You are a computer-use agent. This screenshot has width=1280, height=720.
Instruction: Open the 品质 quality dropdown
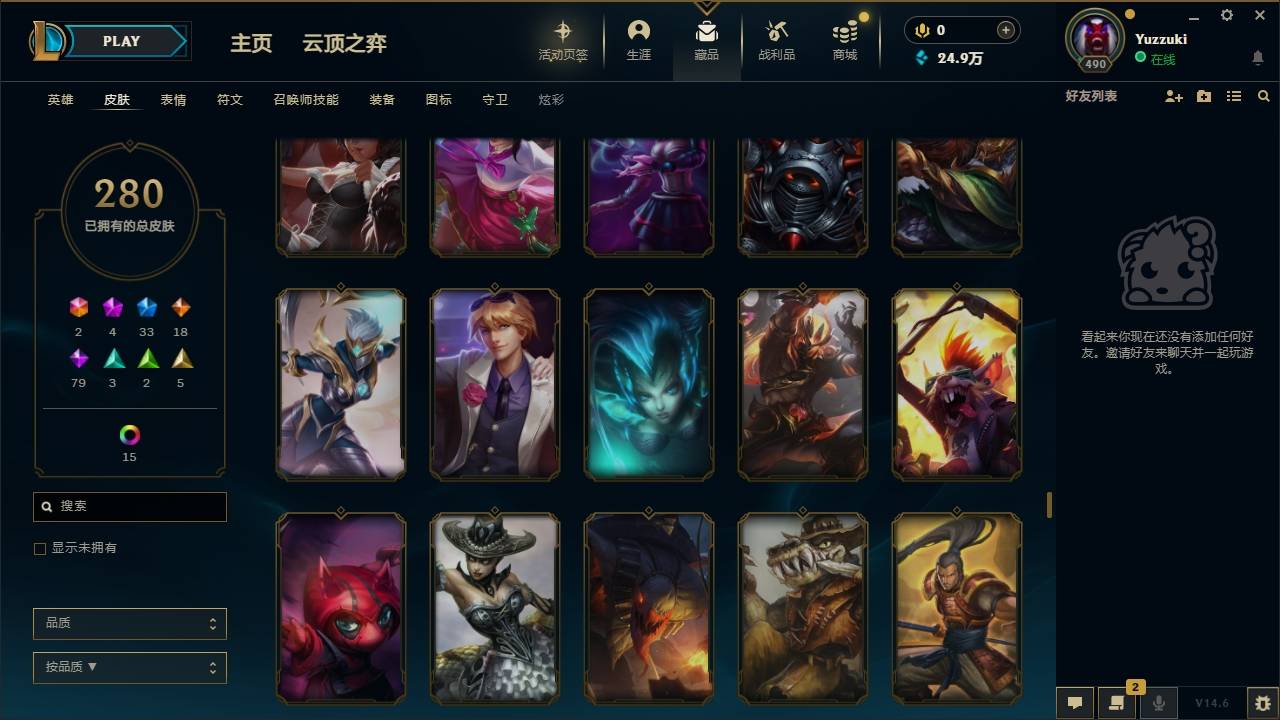pos(129,623)
